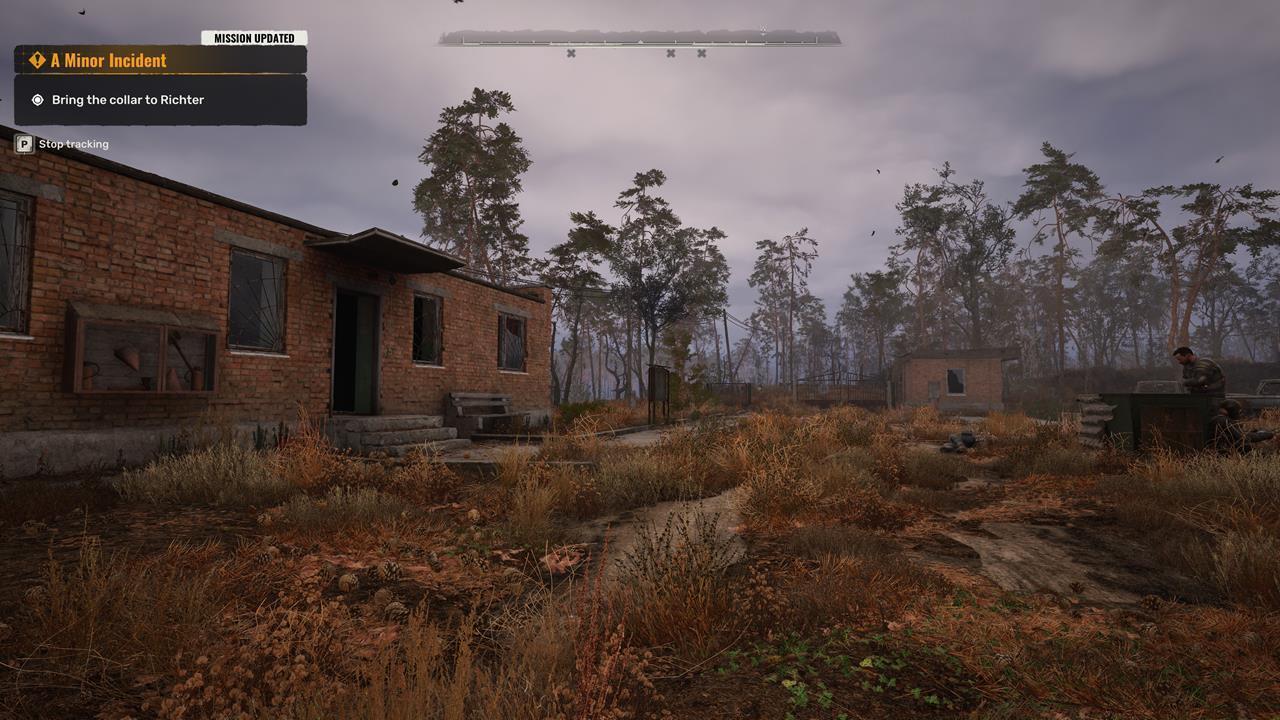Toggle mission tracking via Stop tracking
This screenshot has width=1280, height=720.
pyautogui.click(x=73, y=143)
